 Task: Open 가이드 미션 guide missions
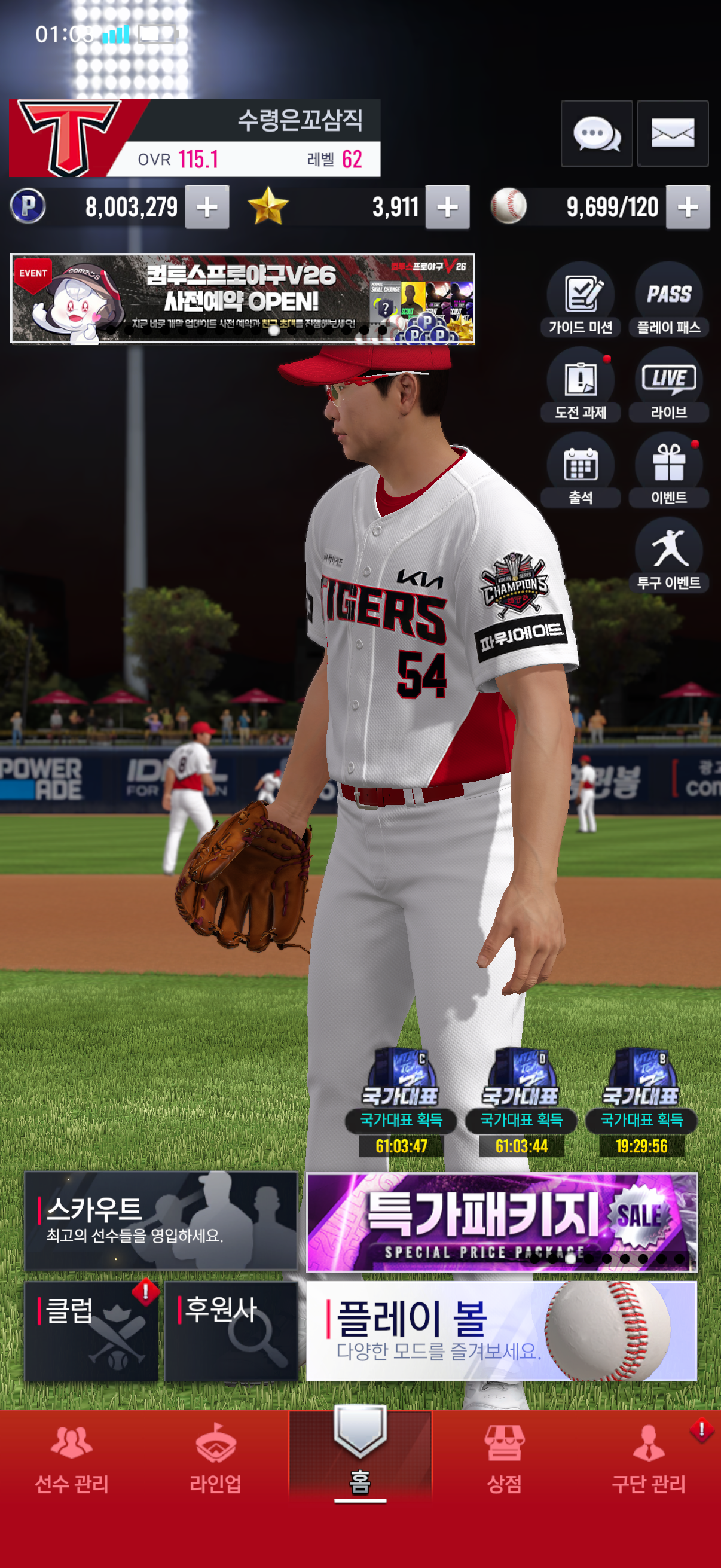[x=581, y=299]
